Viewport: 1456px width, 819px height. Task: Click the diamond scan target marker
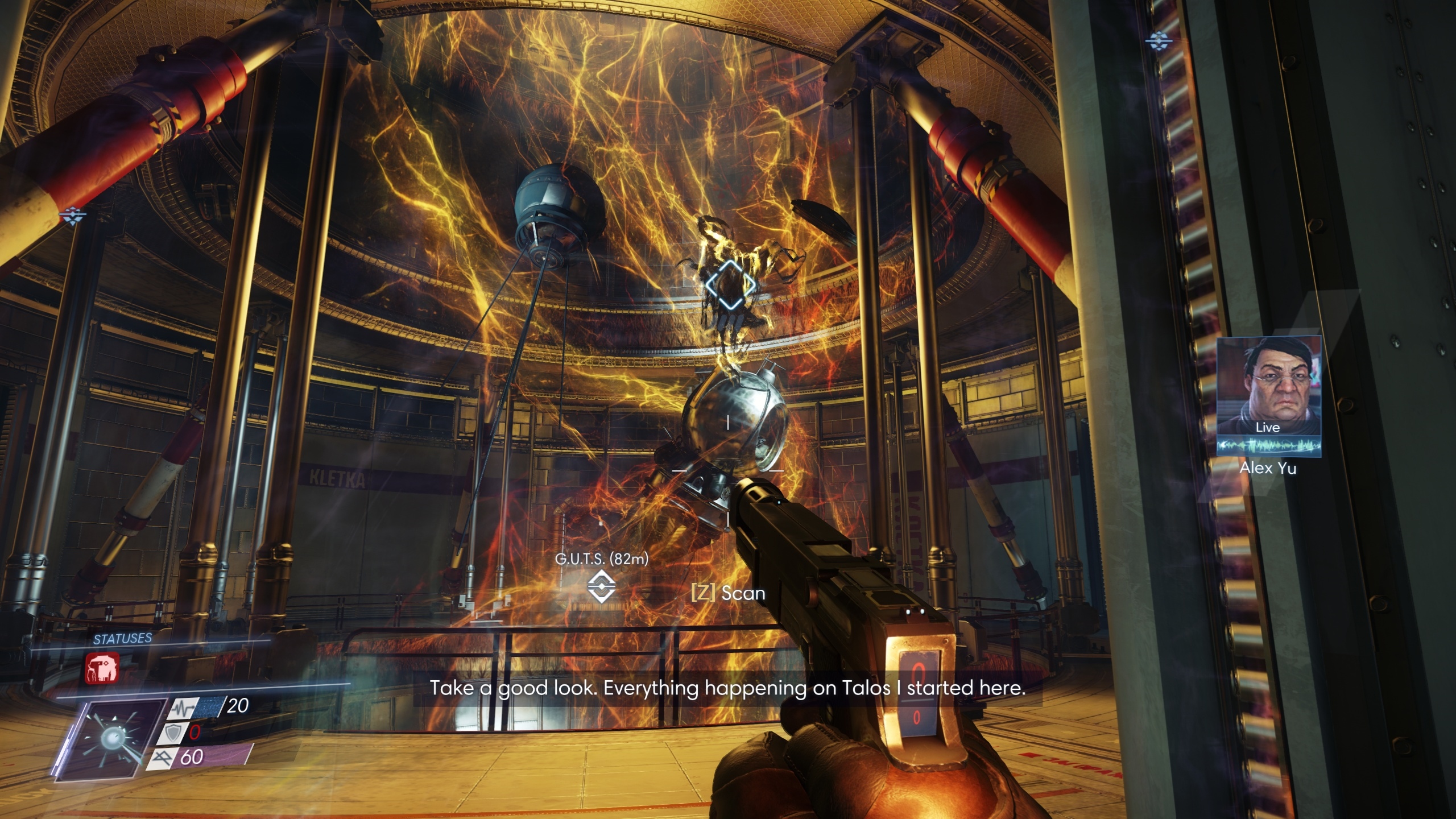tap(730, 284)
